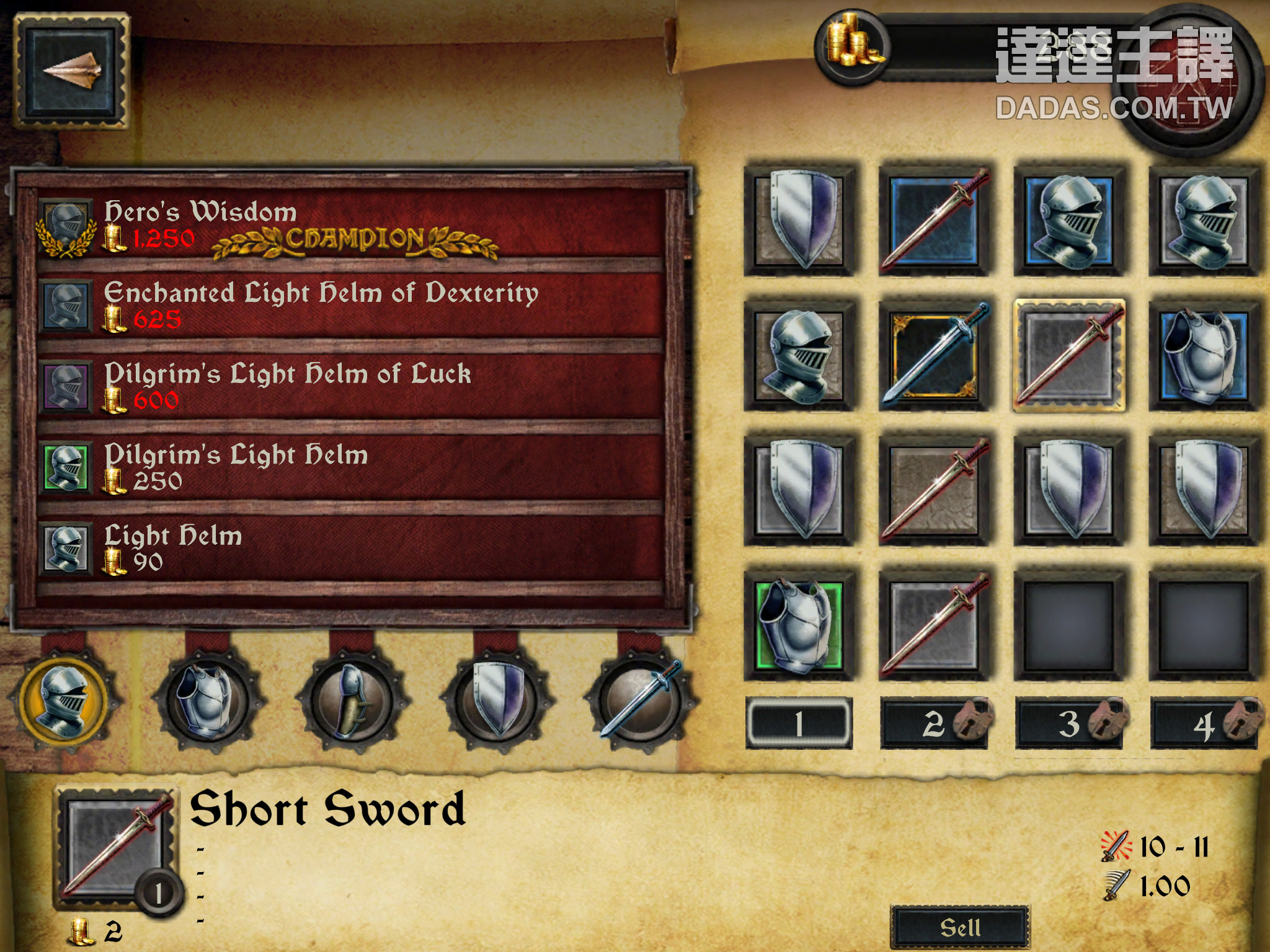Screen dimensions: 1270x952
Task: Click the locked inventory page 2
Action: pyautogui.click(x=934, y=723)
